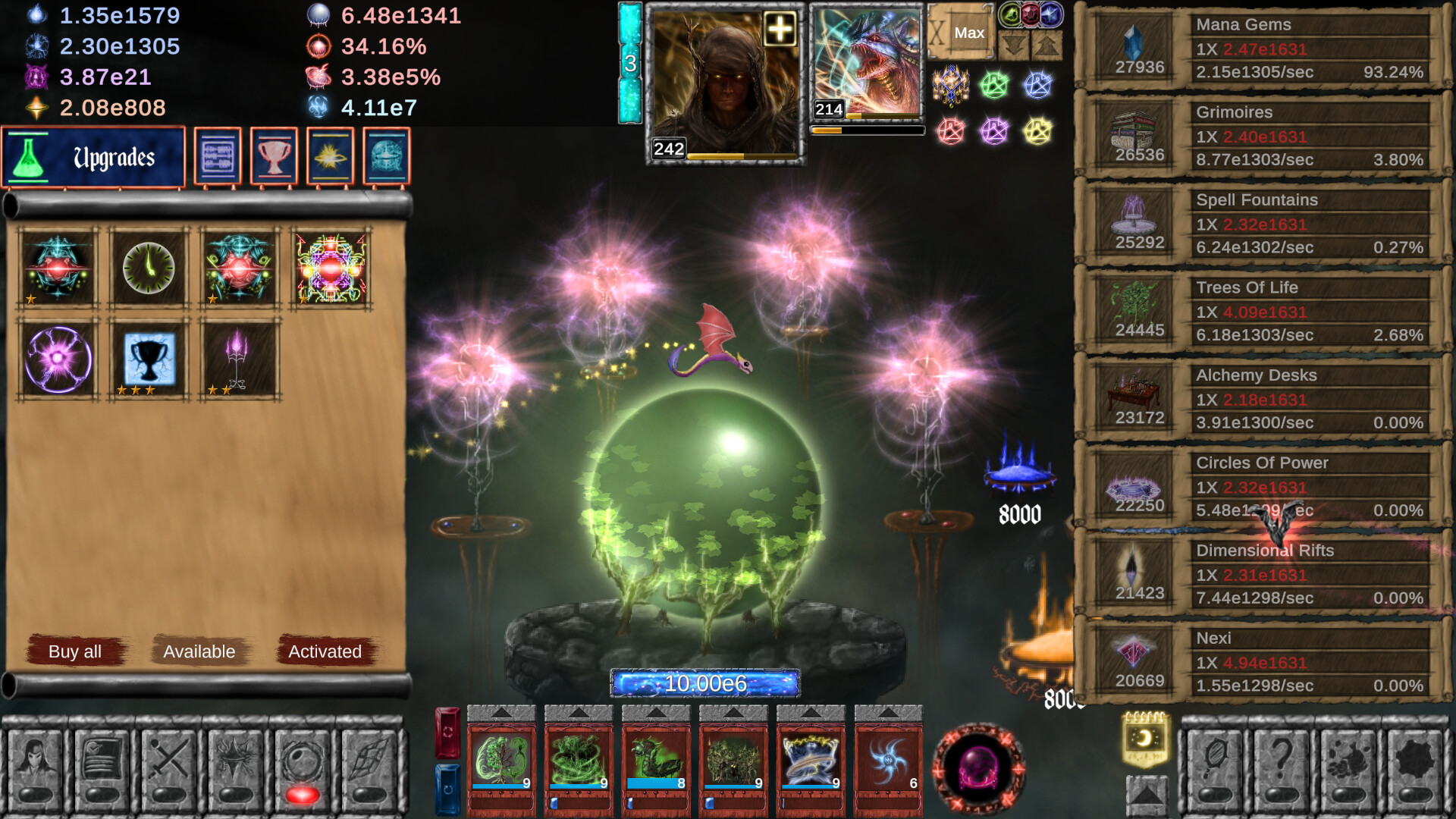Switch to the Activated upgrades filter
Viewport: 1456px width, 819px height.
click(325, 651)
